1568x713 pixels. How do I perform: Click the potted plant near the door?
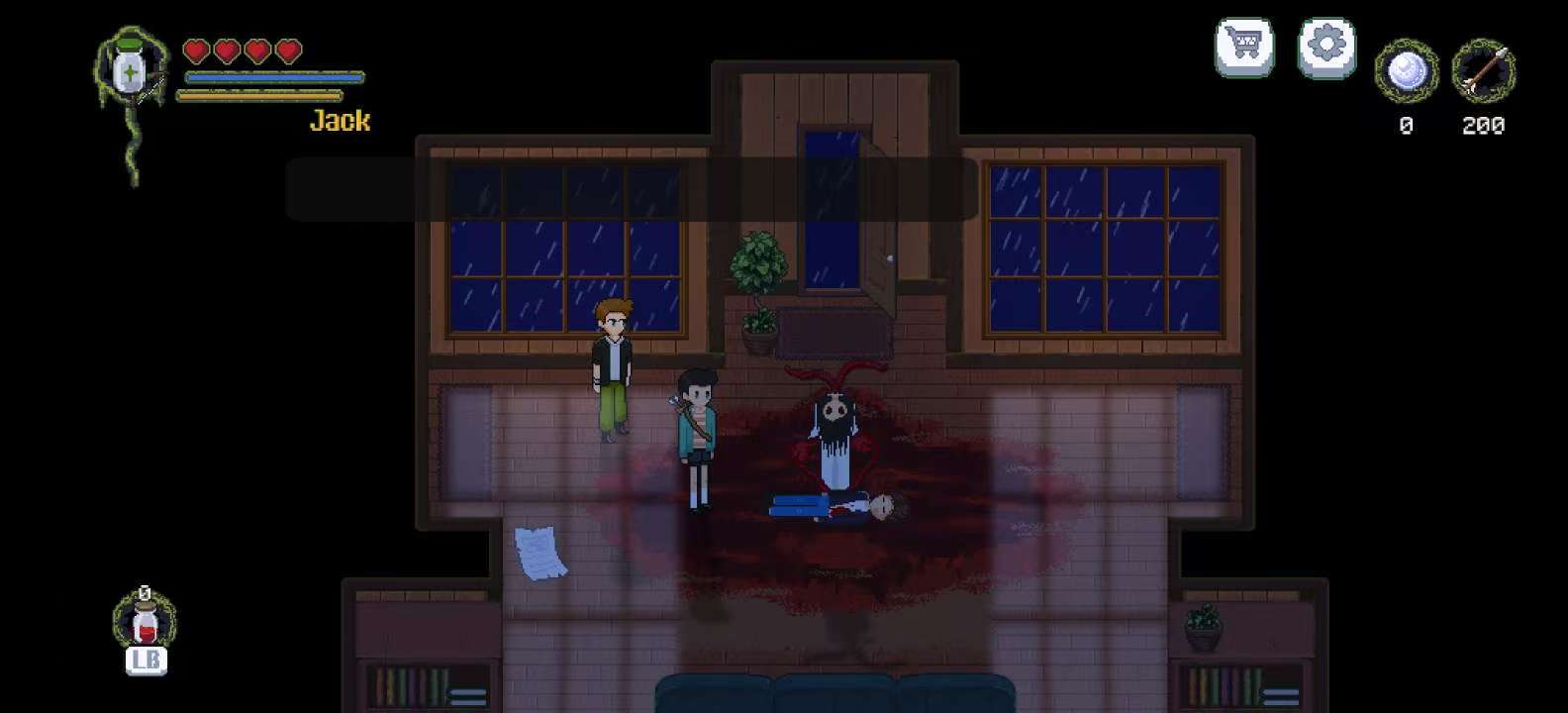[x=760, y=287]
